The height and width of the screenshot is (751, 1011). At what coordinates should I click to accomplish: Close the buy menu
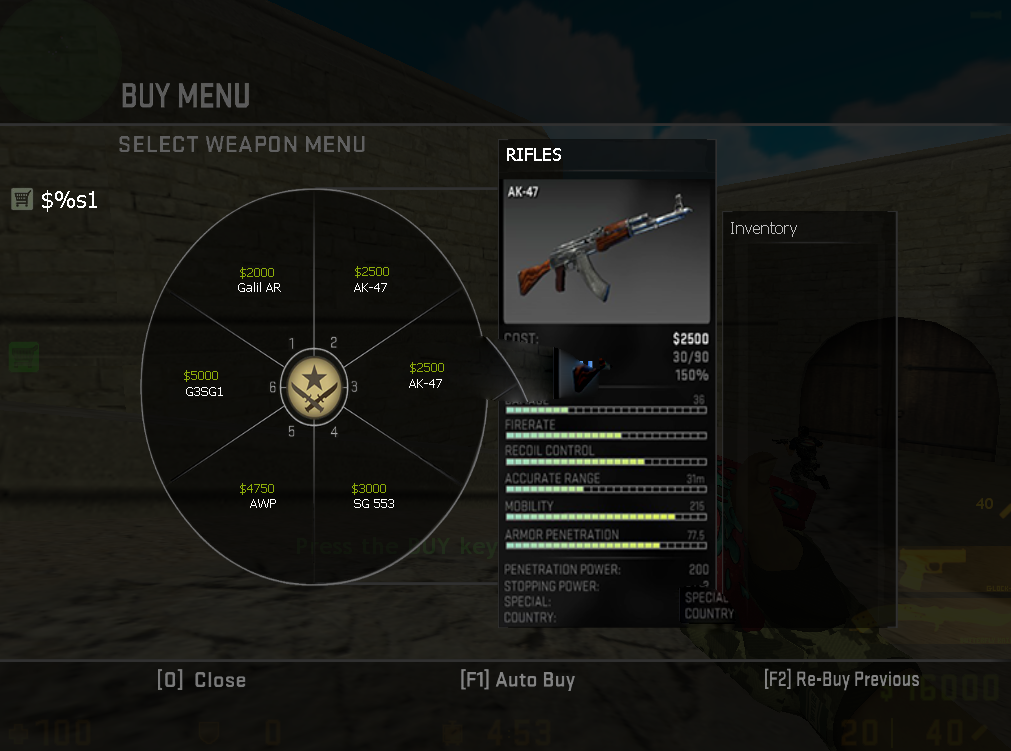[x=201, y=680]
